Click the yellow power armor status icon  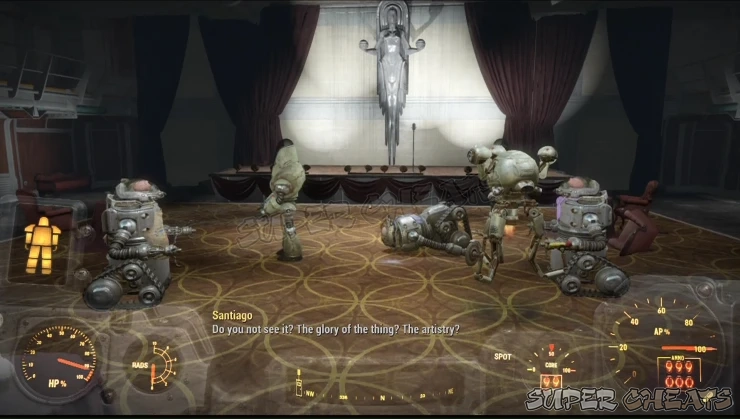[x=41, y=243]
